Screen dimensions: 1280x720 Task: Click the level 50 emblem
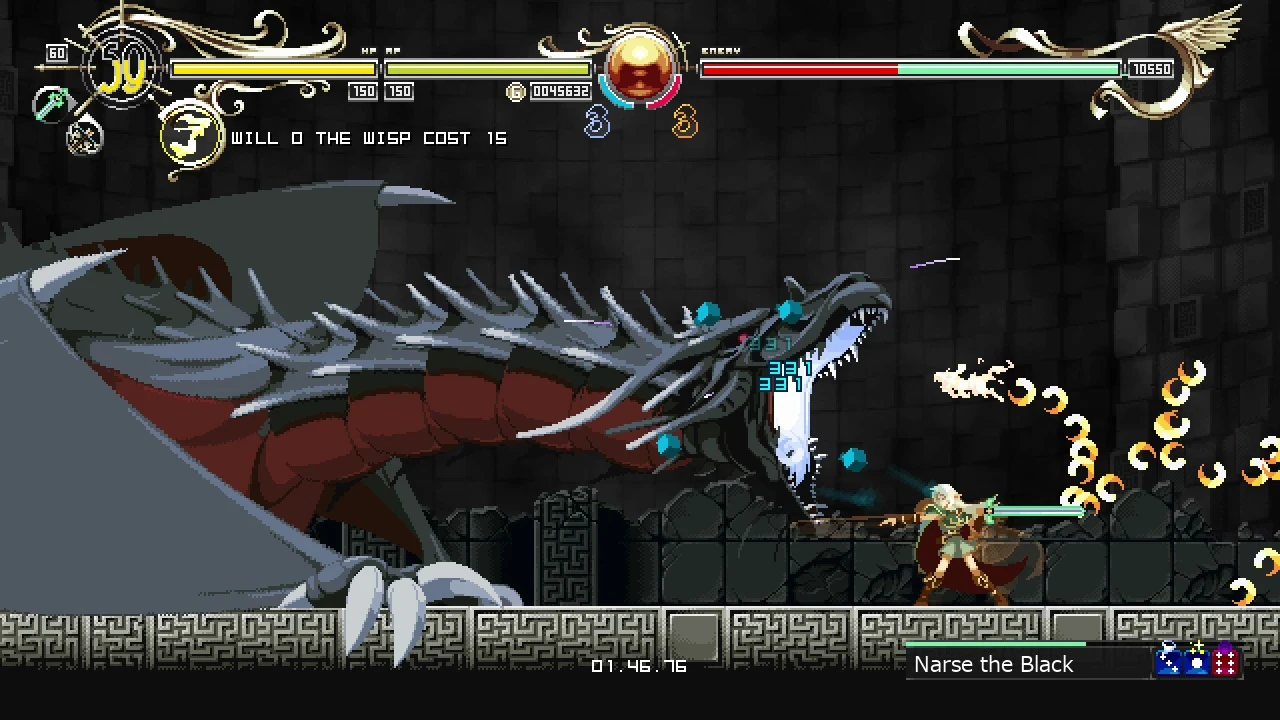click(122, 68)
